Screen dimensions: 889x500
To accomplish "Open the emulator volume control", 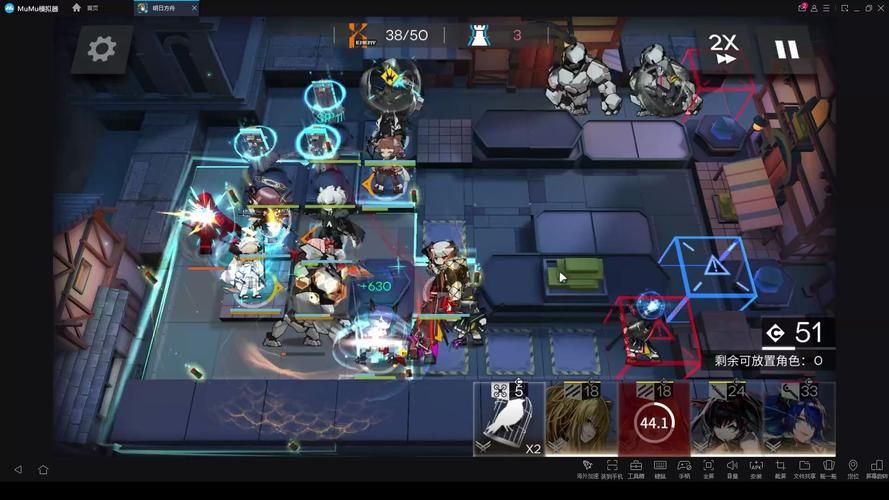I will (732, 468).
